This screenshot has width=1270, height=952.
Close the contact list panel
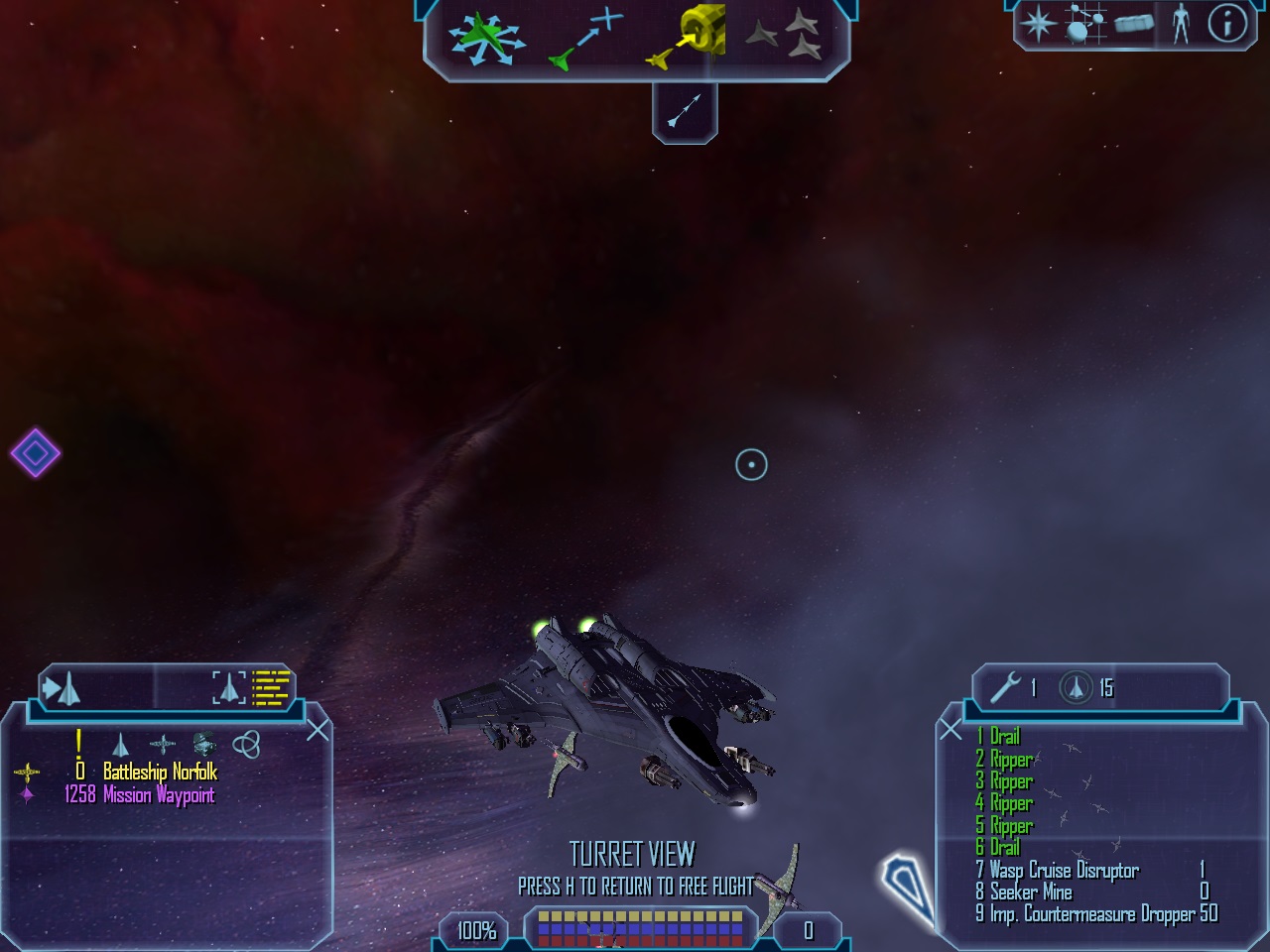click(x=317, y=731)
